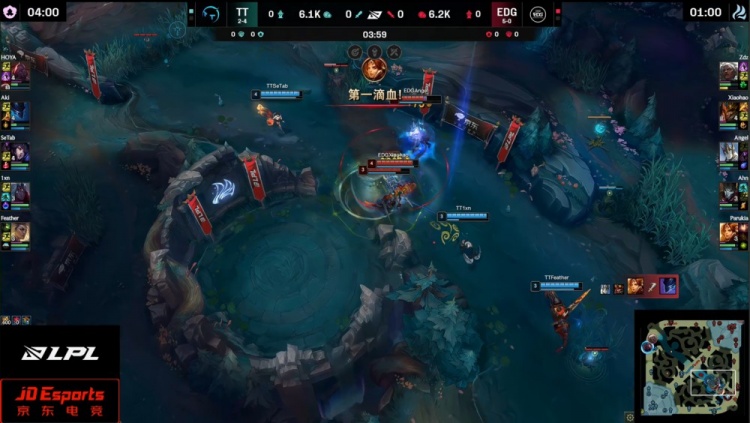Image resolution: width=750 pixels, height=423 pixels.
Task: Select Parukia's champion portrait
Action: (728, 232)
